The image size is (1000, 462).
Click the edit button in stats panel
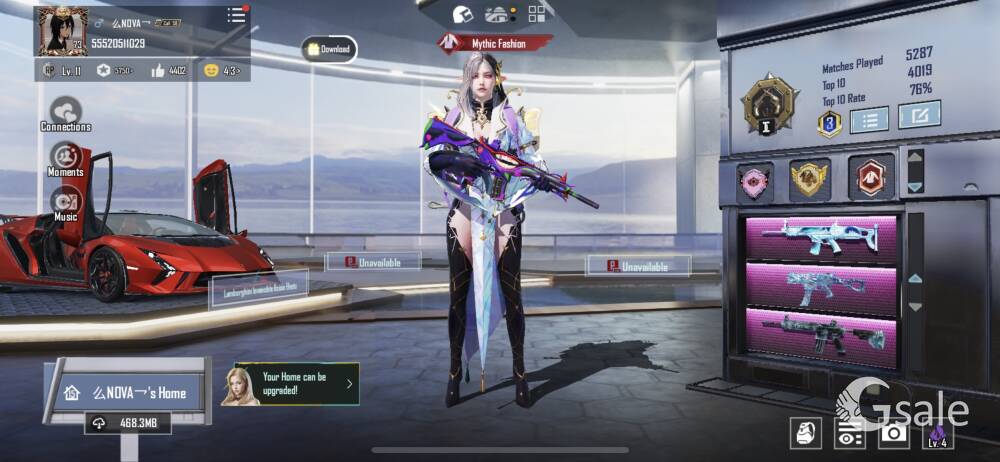tap(918, 115)
